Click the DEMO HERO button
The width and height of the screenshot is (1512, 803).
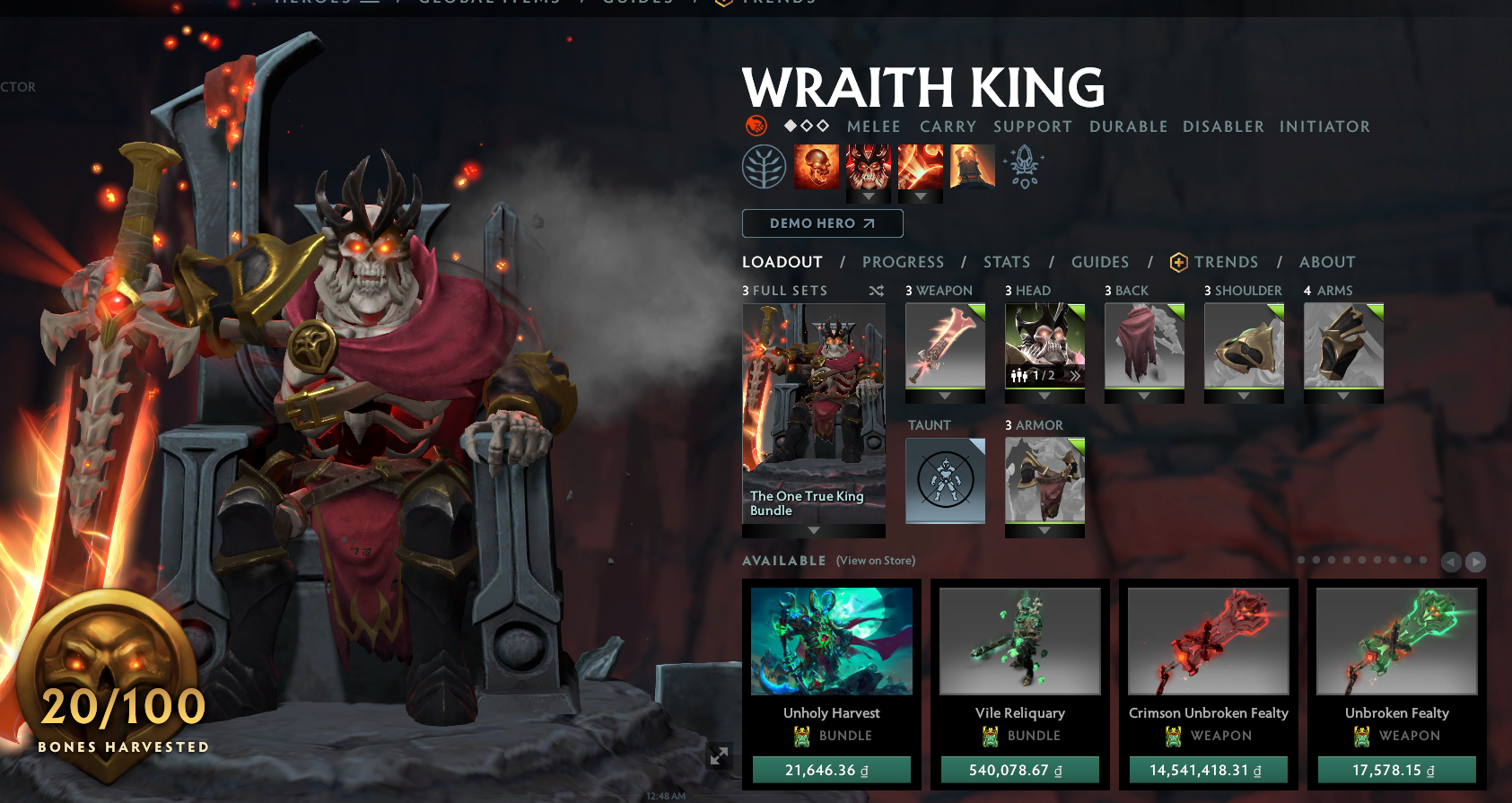click(822, 223)
